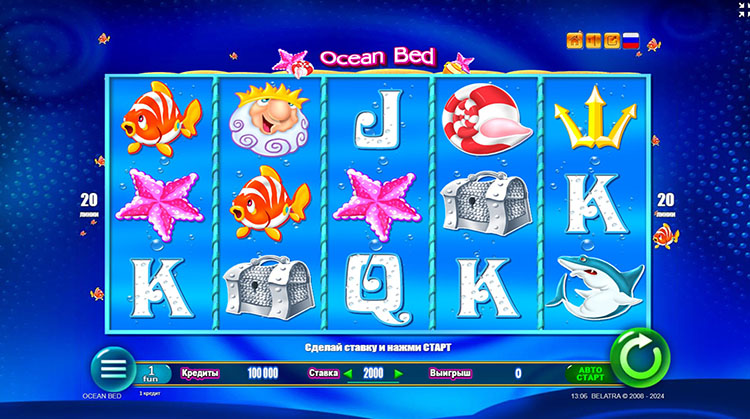
Task: Open the Ocean Bed hamburger menu
Action: point(112,366)
